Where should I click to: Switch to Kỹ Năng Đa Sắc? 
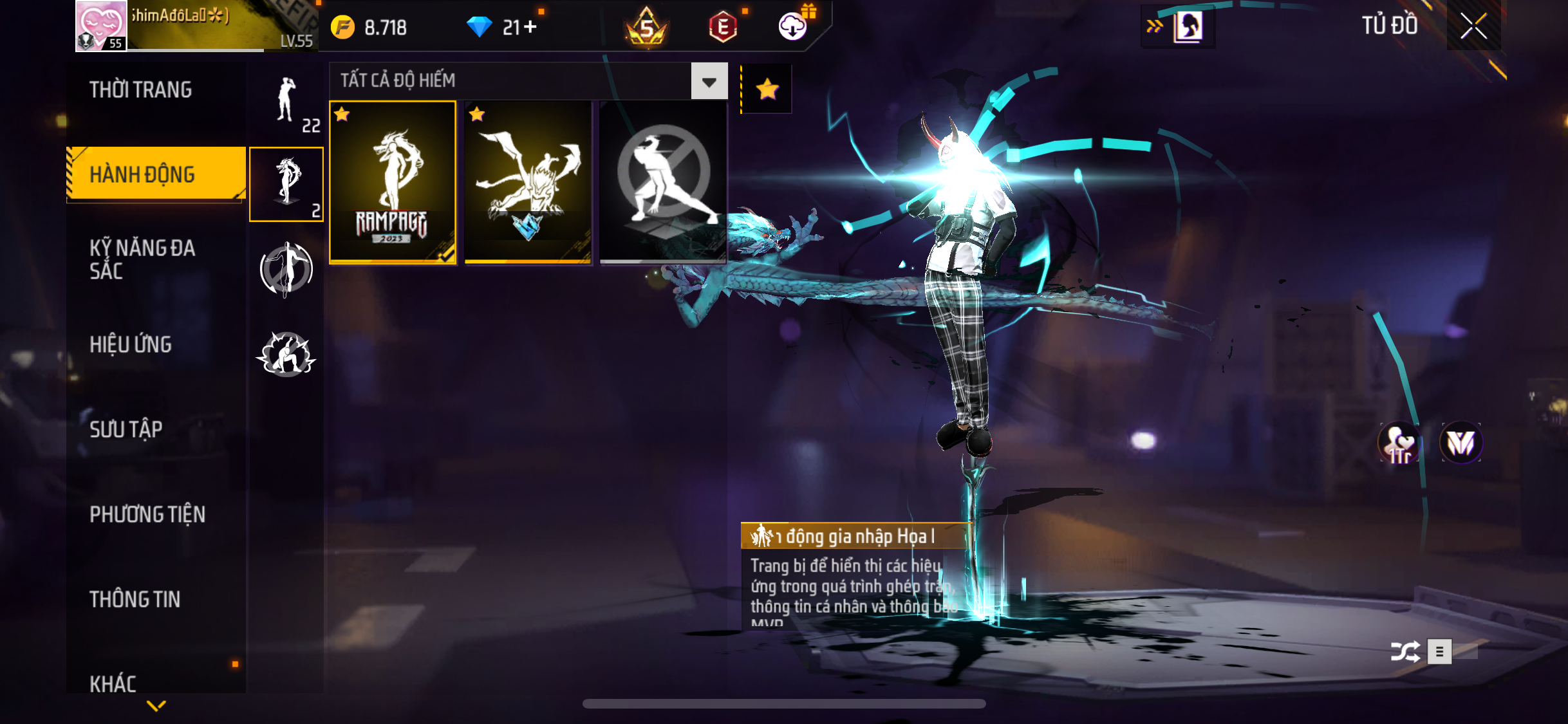click(x=142, y=259)
